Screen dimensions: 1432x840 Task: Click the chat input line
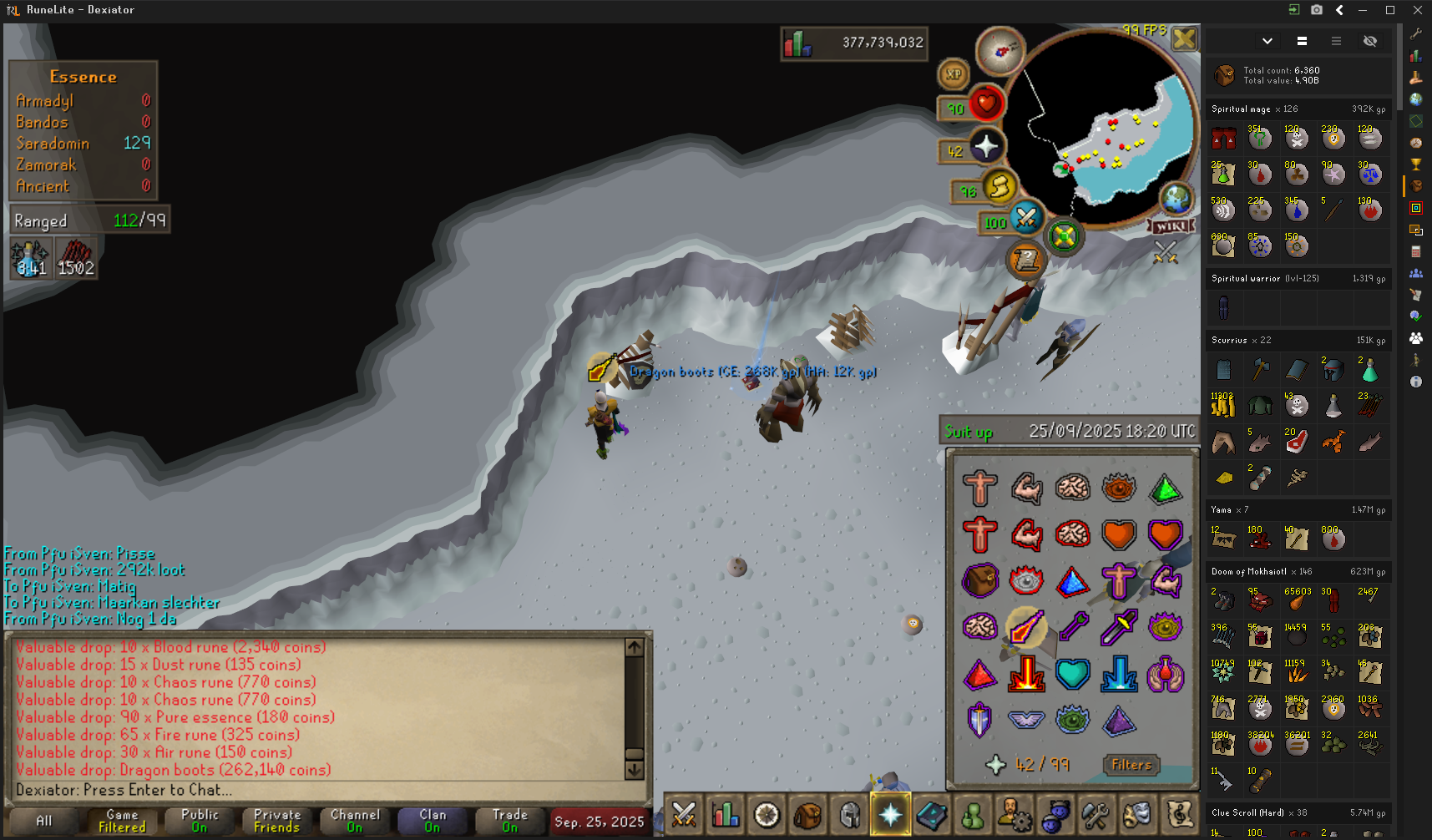(x=317, y=790)
